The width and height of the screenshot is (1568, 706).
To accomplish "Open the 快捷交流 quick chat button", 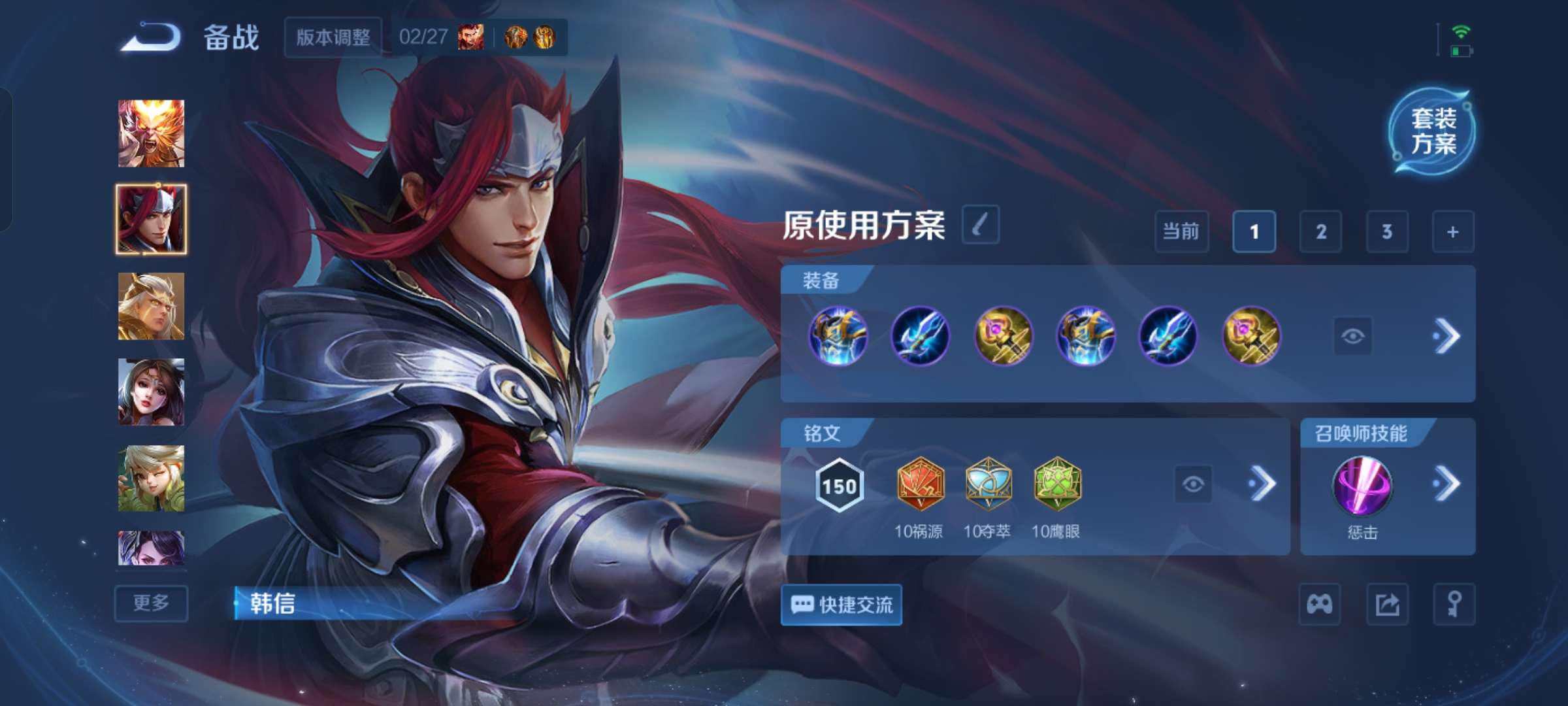I will click(x=841, y=605).
